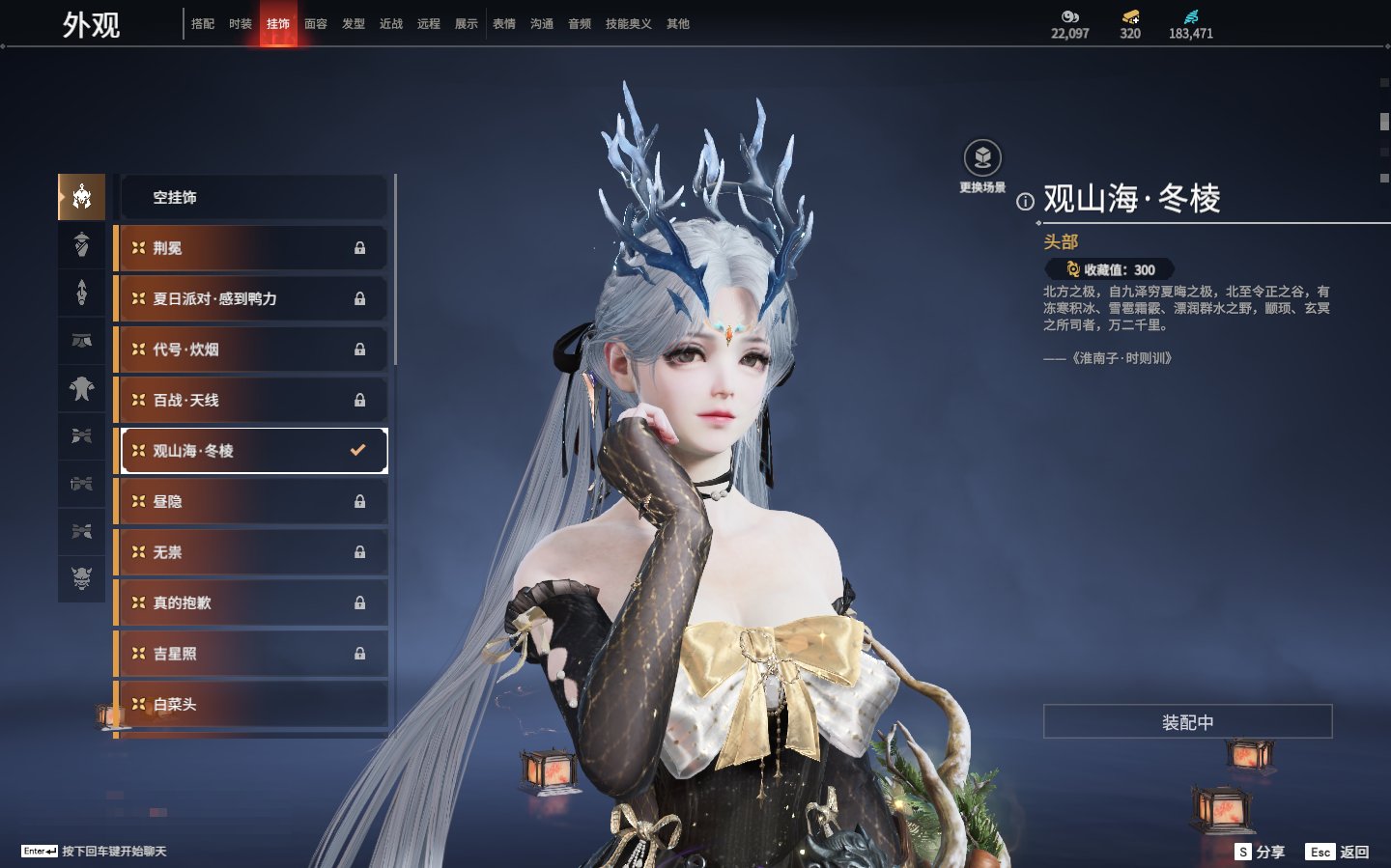The image size is (1391, 868).
Task: Select the 白菜头 accessory
Action: click(253, 704)
